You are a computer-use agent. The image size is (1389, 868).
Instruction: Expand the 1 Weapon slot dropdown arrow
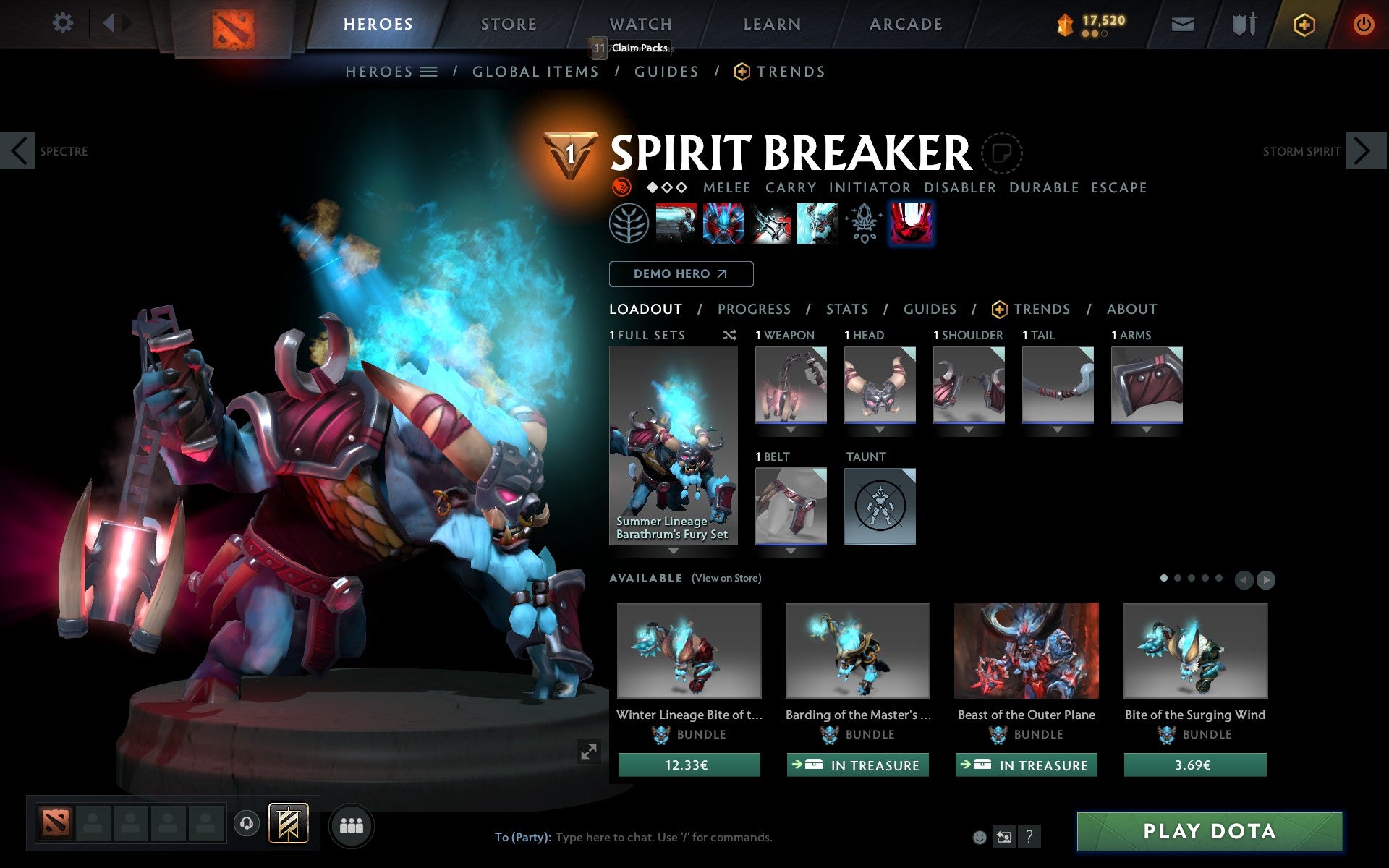click(790, 428)
